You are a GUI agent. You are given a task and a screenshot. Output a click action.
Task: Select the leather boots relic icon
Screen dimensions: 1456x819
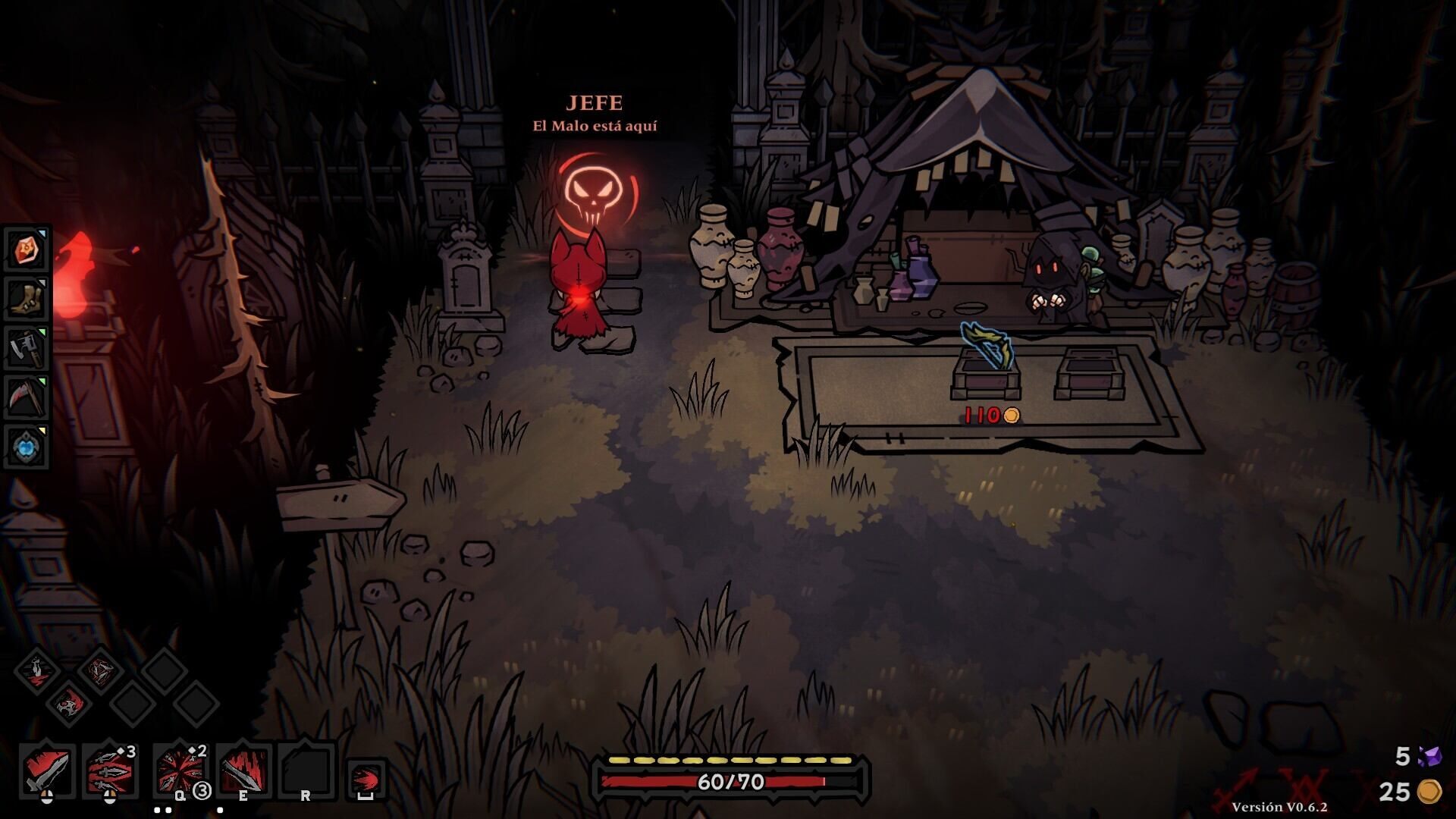point(28,298)
